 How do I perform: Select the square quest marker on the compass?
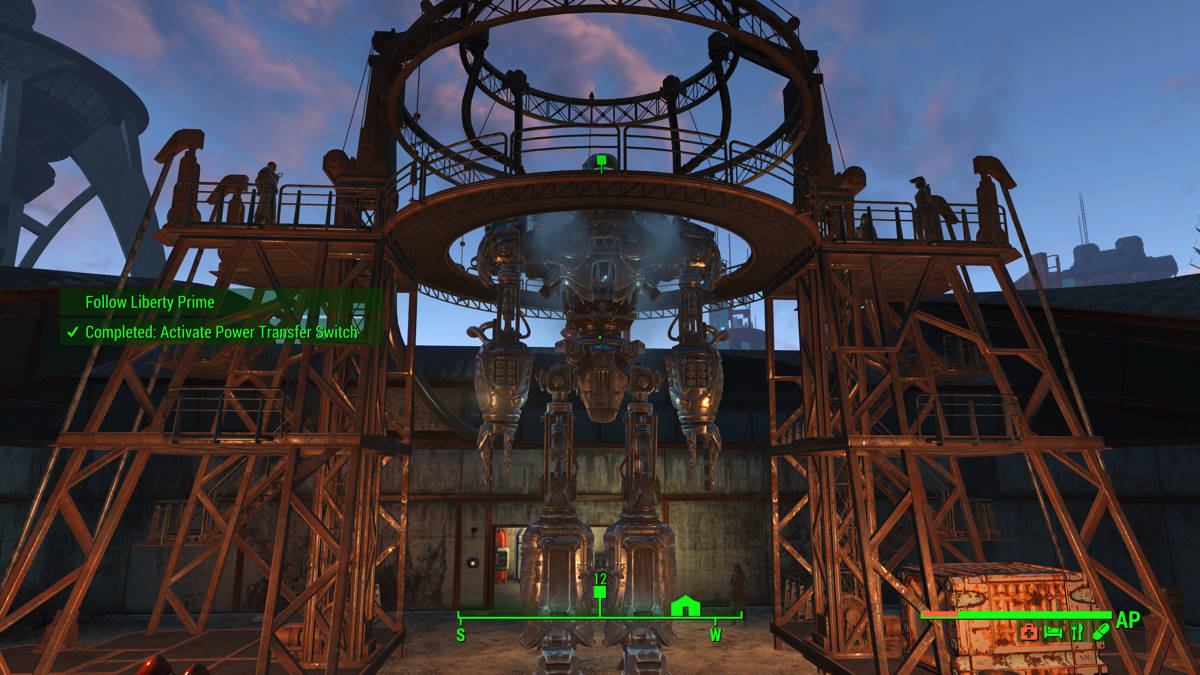pos(600,592)
